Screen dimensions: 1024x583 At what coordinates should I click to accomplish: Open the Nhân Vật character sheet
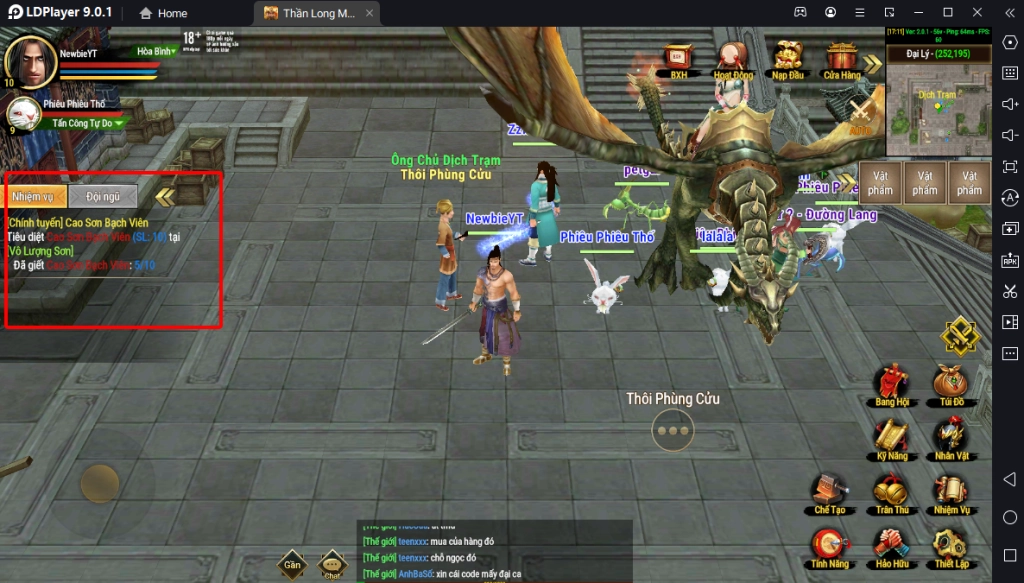pos(950,440)
